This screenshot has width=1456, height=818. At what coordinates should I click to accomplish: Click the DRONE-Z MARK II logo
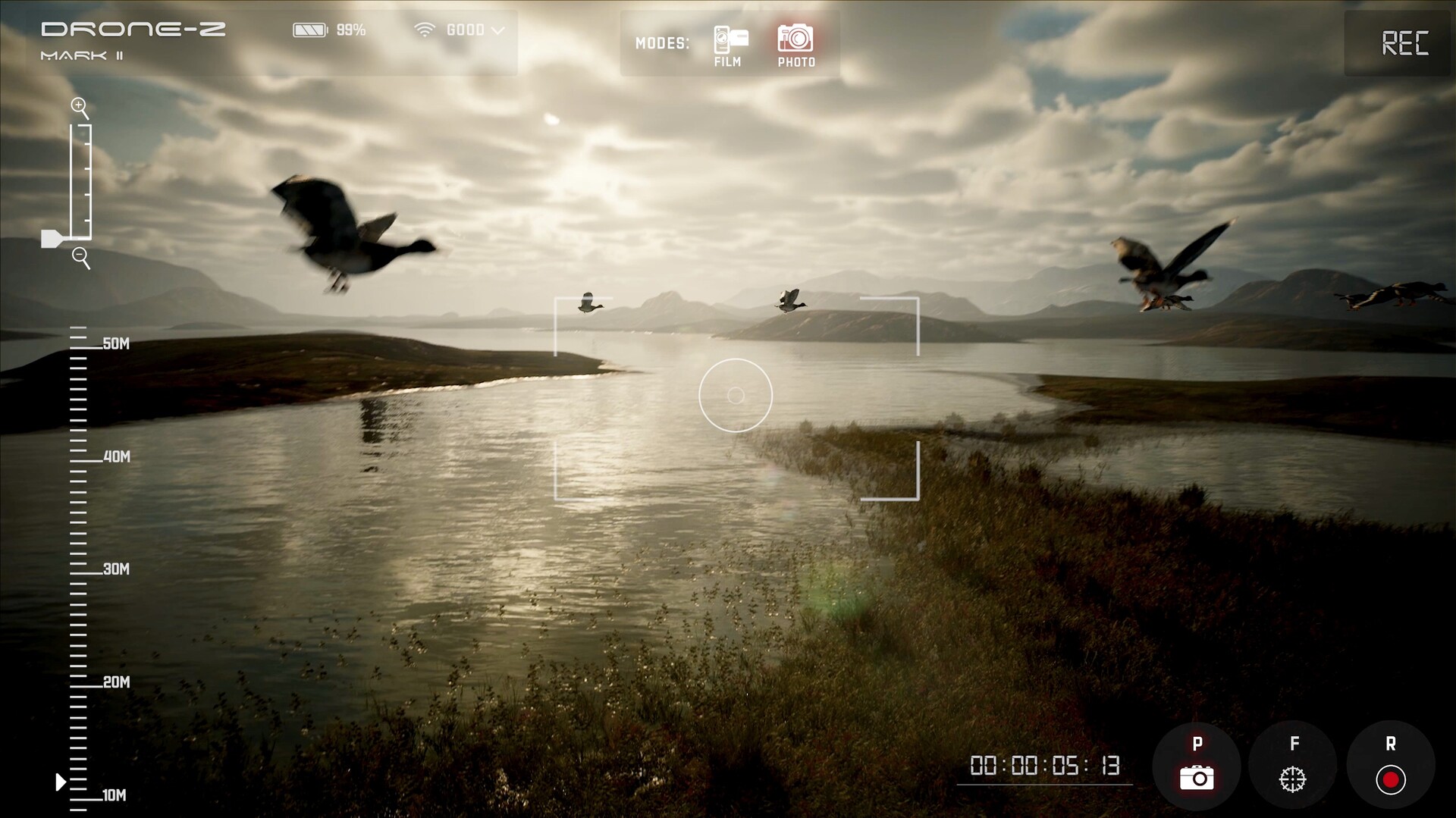(x=131, y=38)
